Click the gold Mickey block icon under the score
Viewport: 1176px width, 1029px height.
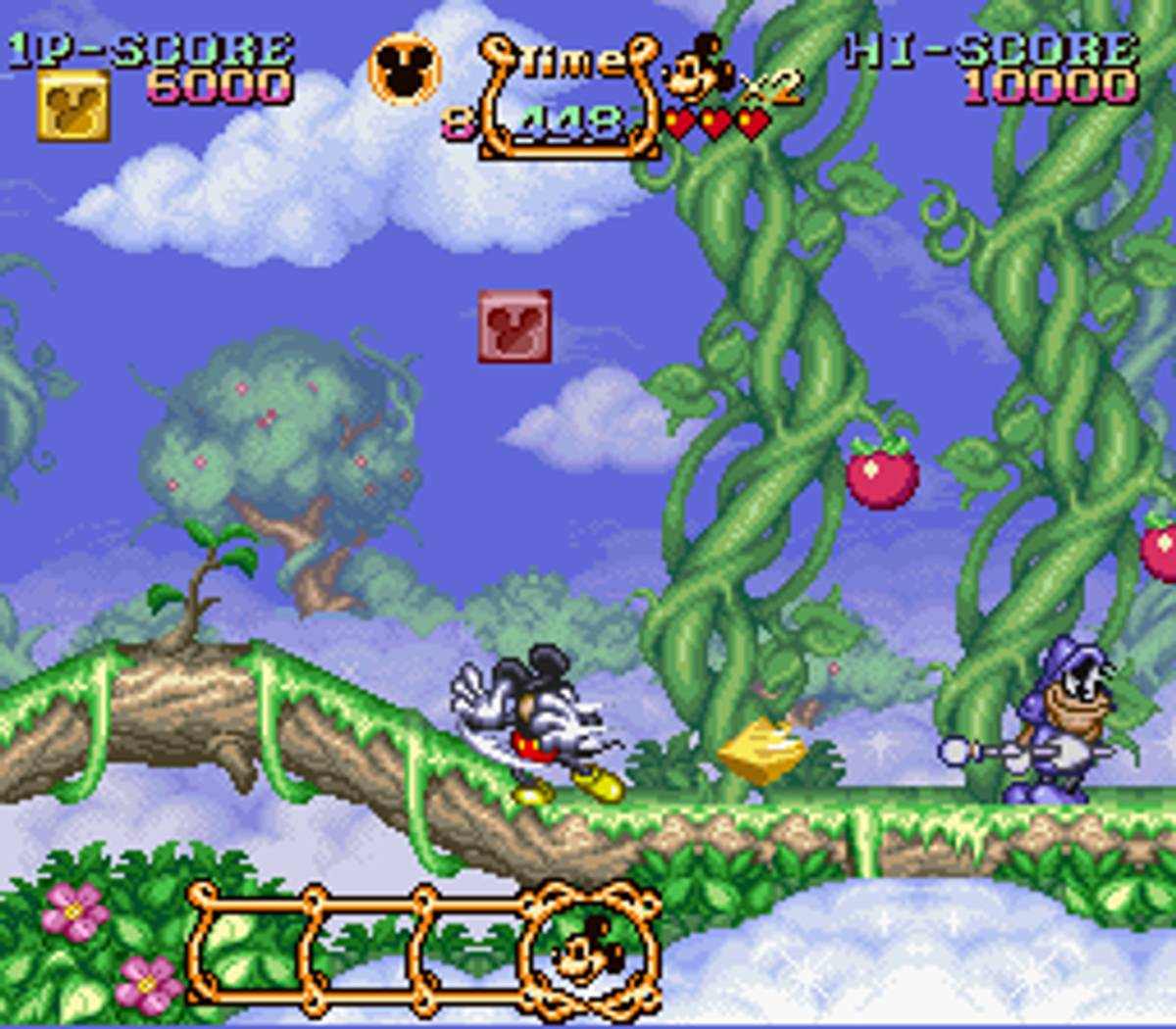tap(73, 106)
